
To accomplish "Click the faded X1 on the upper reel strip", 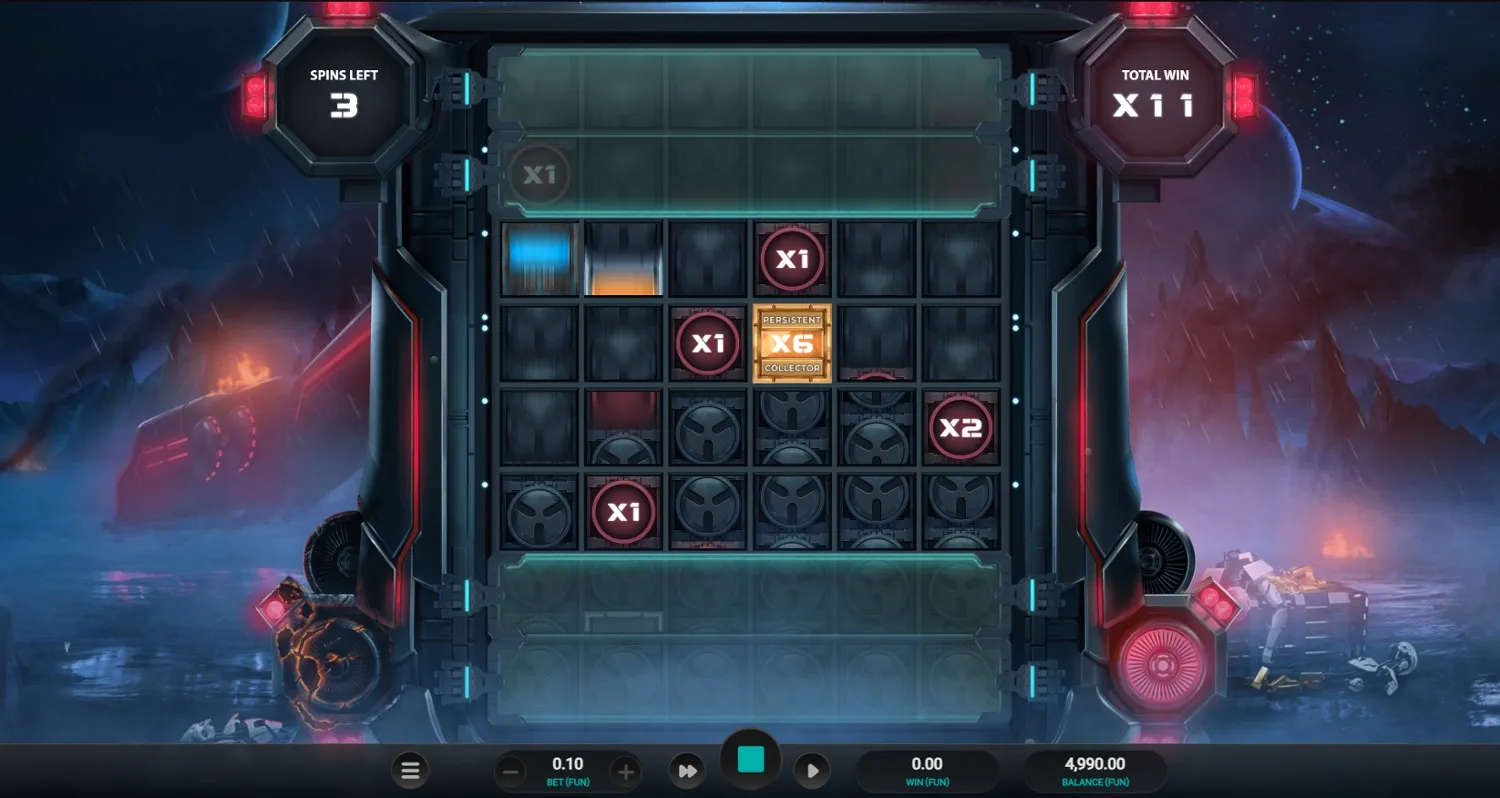I will (x=540, y=175).
